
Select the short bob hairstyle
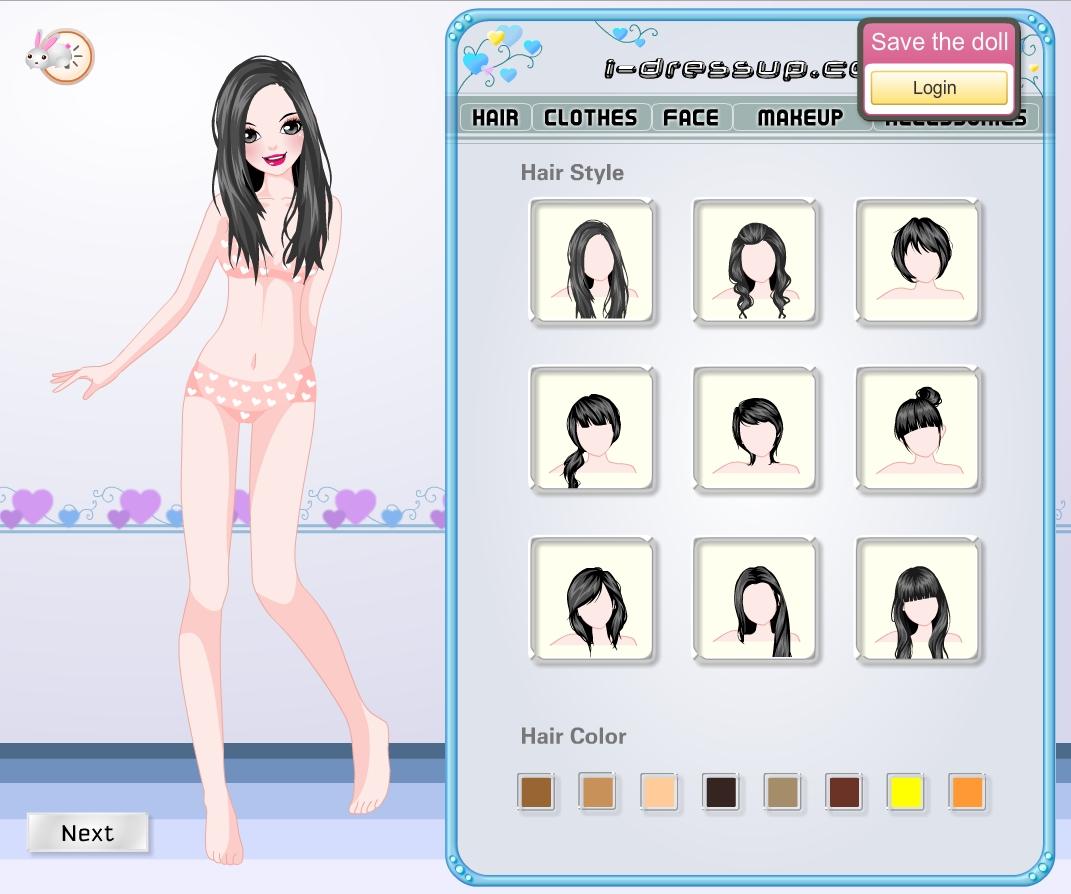click(918, 262)
